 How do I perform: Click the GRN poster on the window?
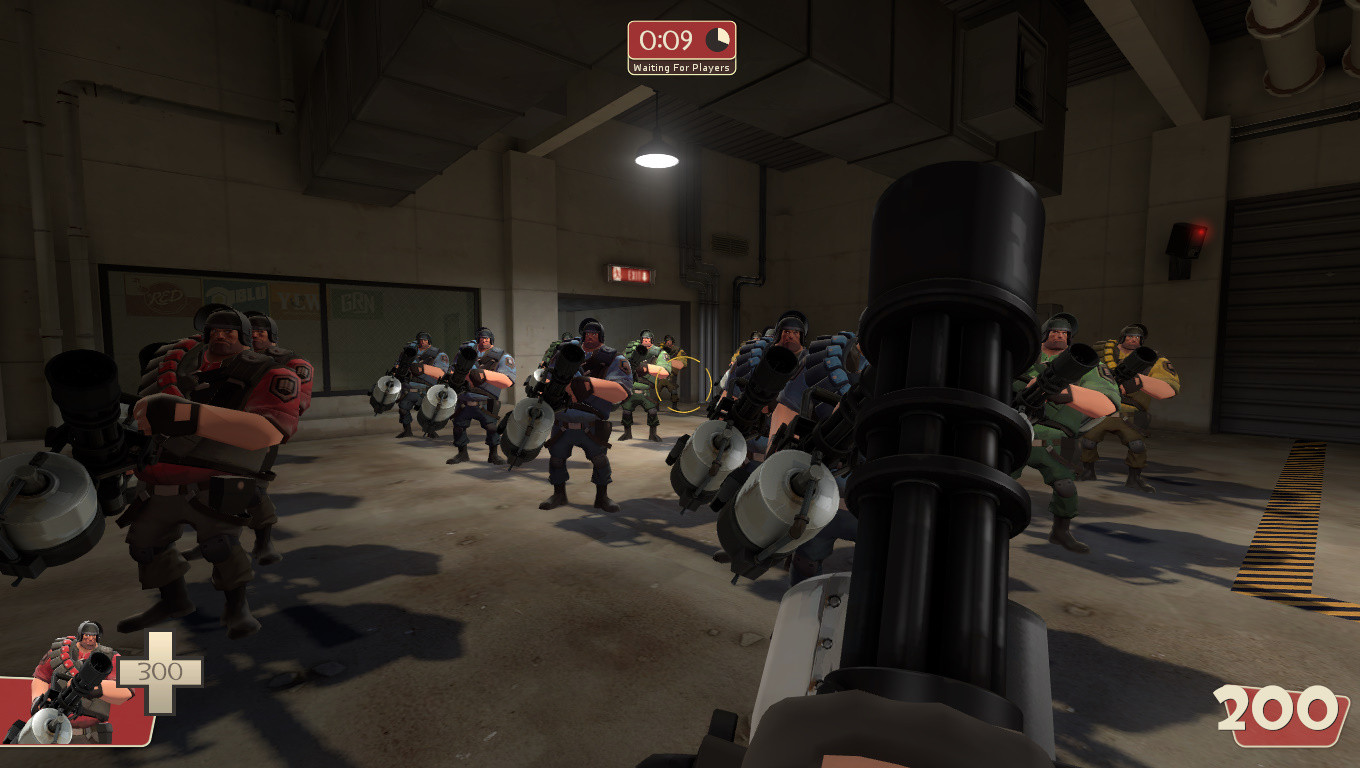coord(357,301)
